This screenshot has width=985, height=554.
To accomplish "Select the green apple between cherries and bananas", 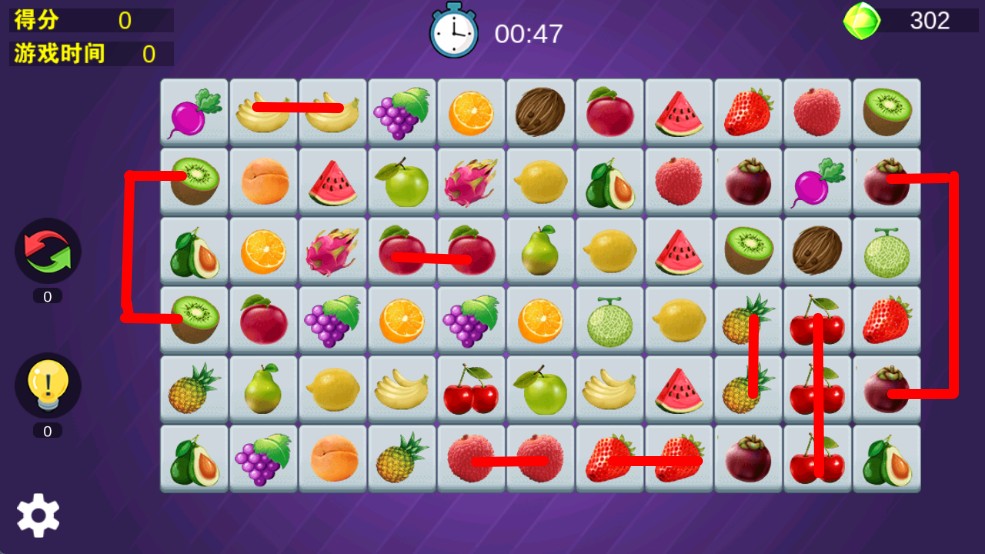I will pyautogui.click(x=540, y=390).
